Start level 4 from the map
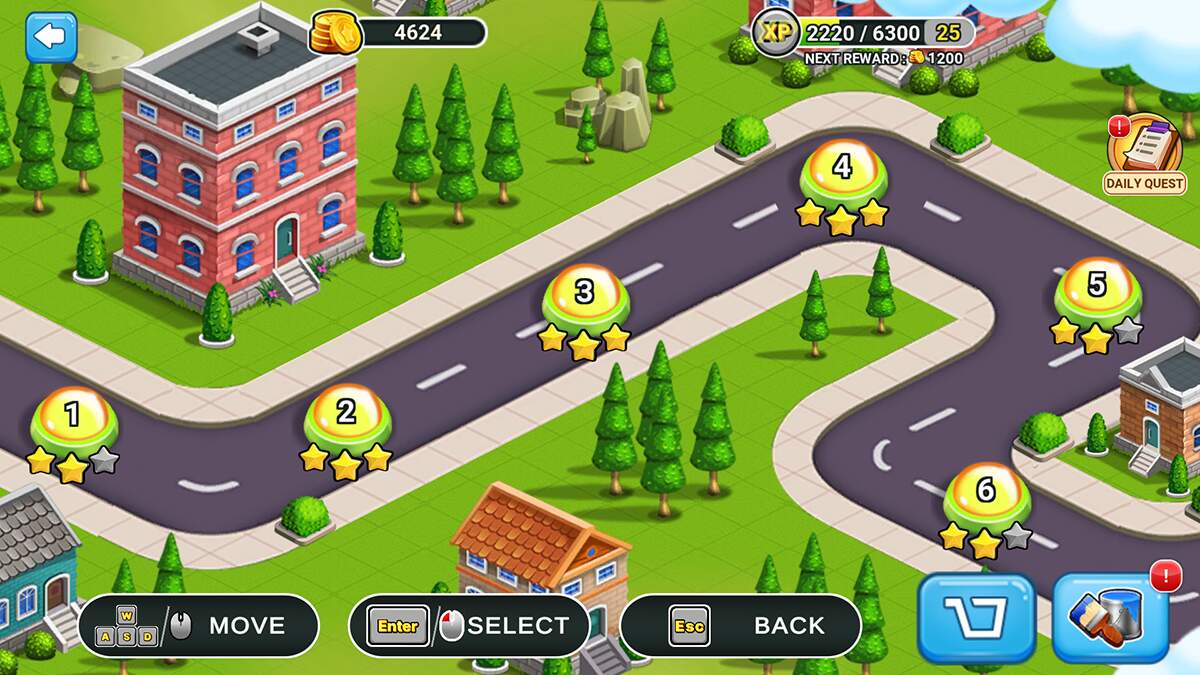 (843, 170)
